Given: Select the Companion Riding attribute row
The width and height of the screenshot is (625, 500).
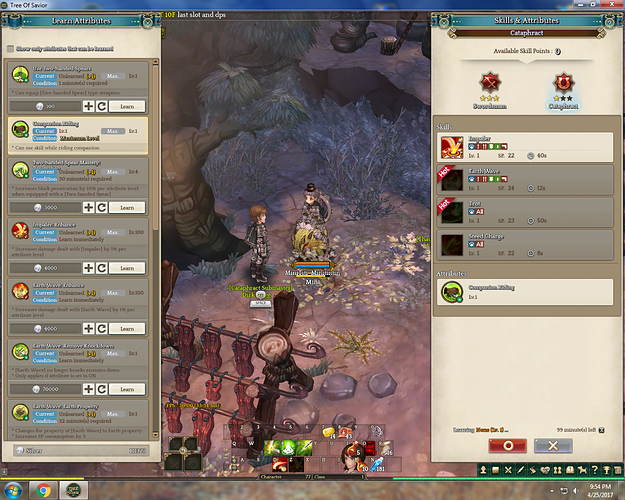Looking at the screenshot, I should click(77, 135).
